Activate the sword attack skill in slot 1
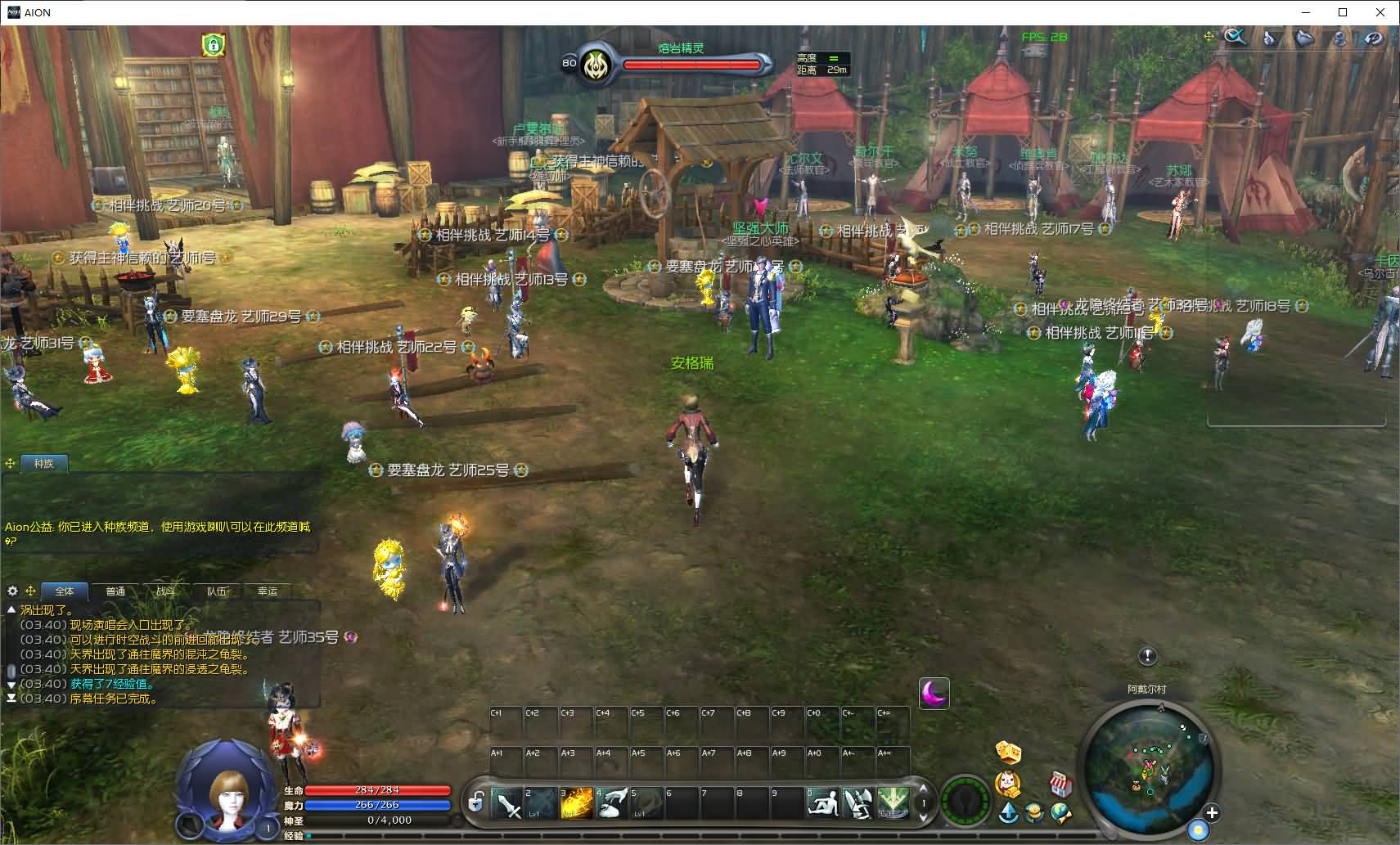 coord(507,803)
